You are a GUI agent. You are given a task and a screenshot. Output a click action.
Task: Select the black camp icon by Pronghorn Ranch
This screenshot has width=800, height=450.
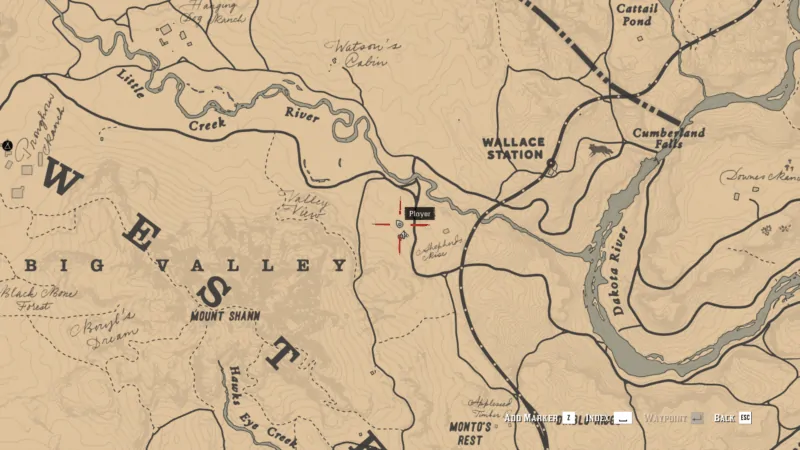[8, 145]
